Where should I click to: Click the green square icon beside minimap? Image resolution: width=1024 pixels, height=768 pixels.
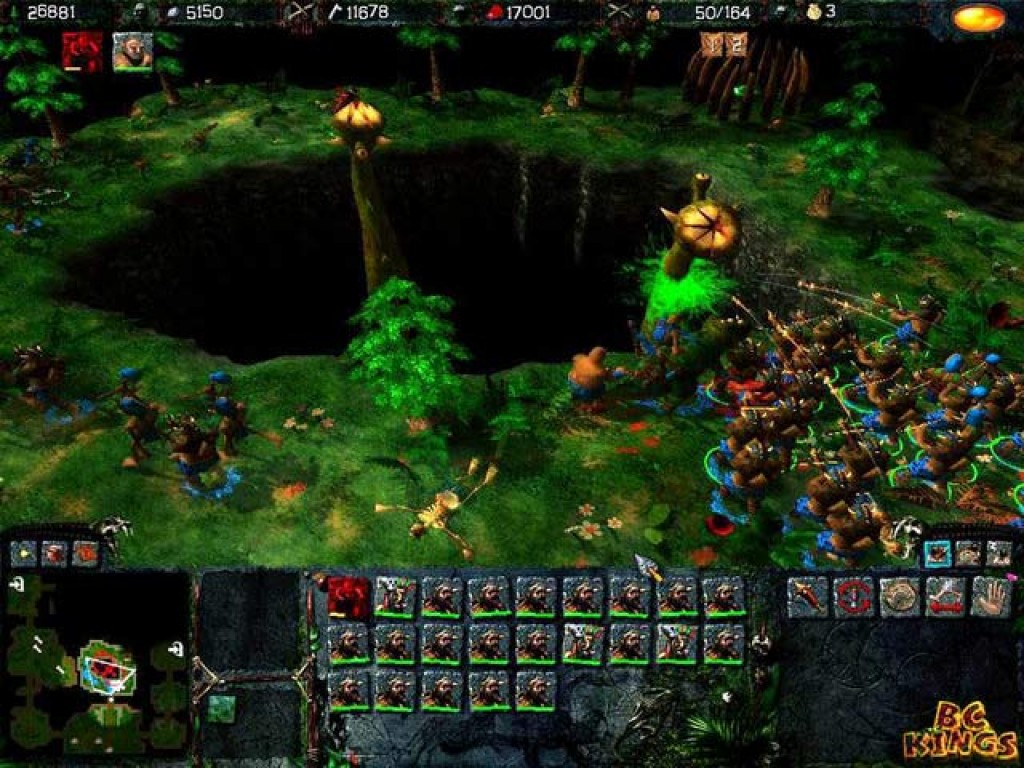pyautogui.click(x=221, y=707)
